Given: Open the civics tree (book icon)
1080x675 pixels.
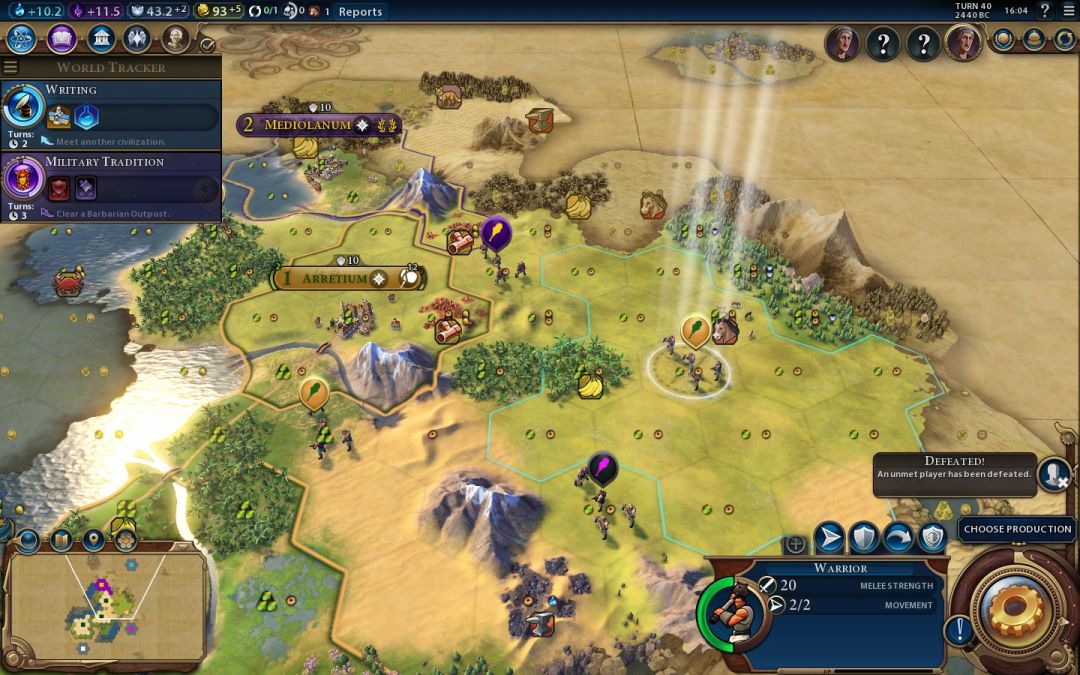Looking at the screenshot, I should click(x=61, y=39).
